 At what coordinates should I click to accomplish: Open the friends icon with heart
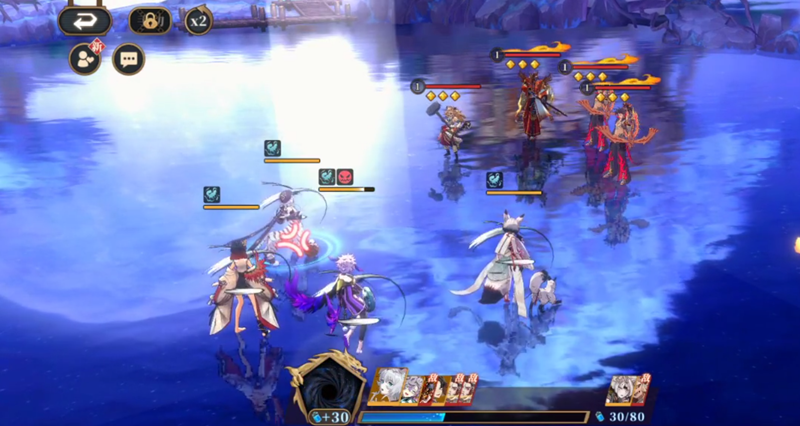(x=84, y=59)
